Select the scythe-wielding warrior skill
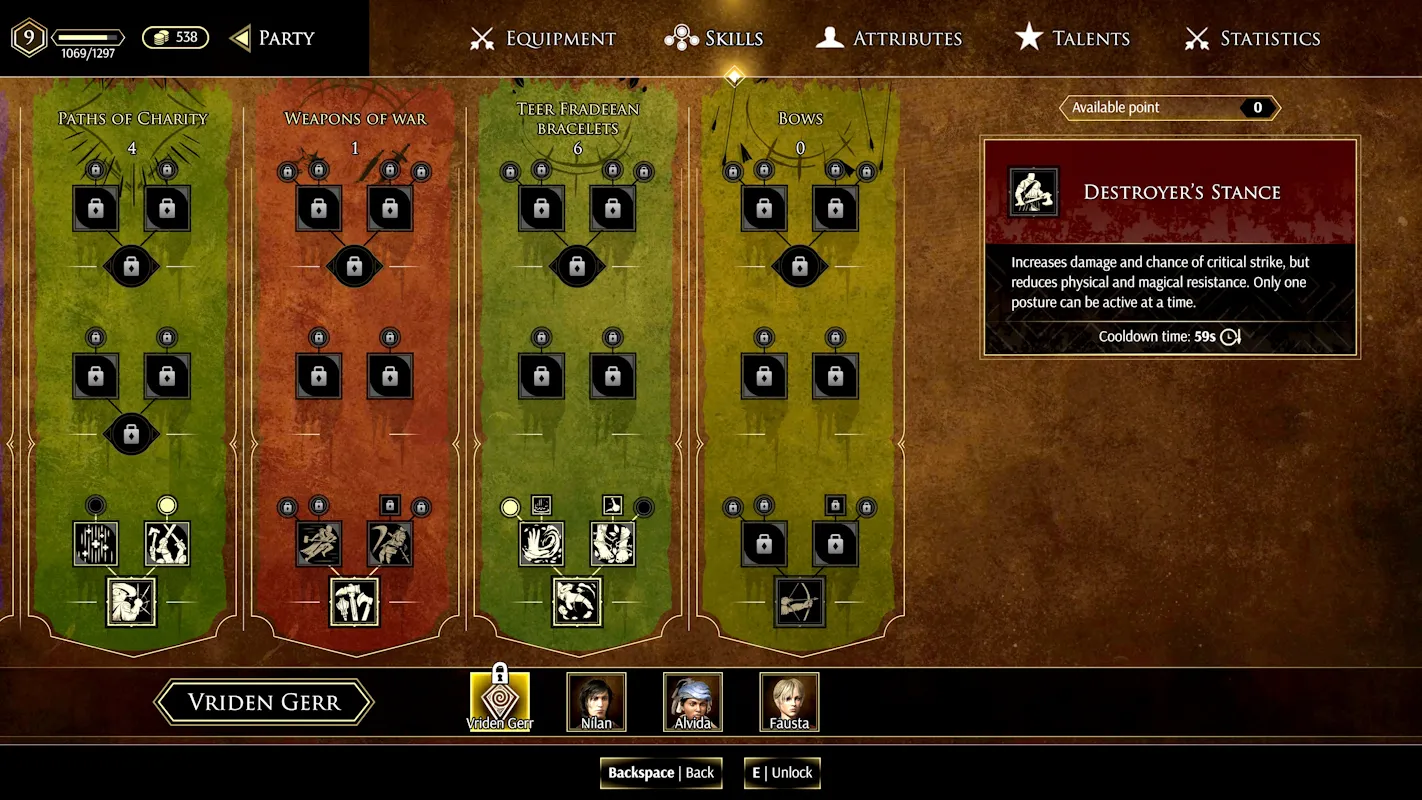Image resolution: width=1422 pixels, height=800 pixels. tap(390, 544)
